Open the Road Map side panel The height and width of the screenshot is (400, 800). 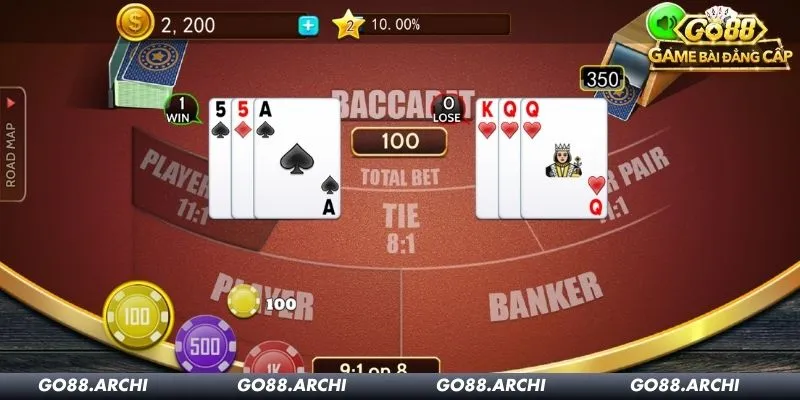click(x=13, y=143)
